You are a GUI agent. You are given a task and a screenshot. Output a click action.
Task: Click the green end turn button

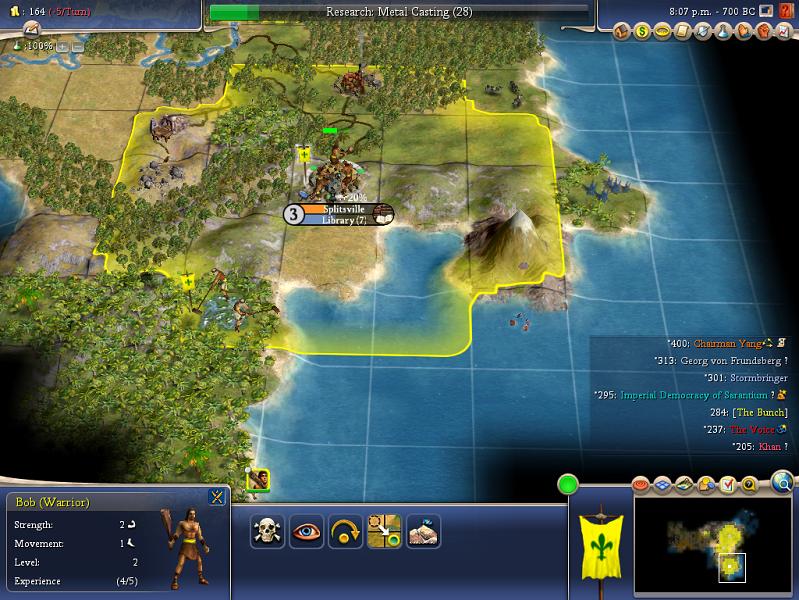coord(568,486)
